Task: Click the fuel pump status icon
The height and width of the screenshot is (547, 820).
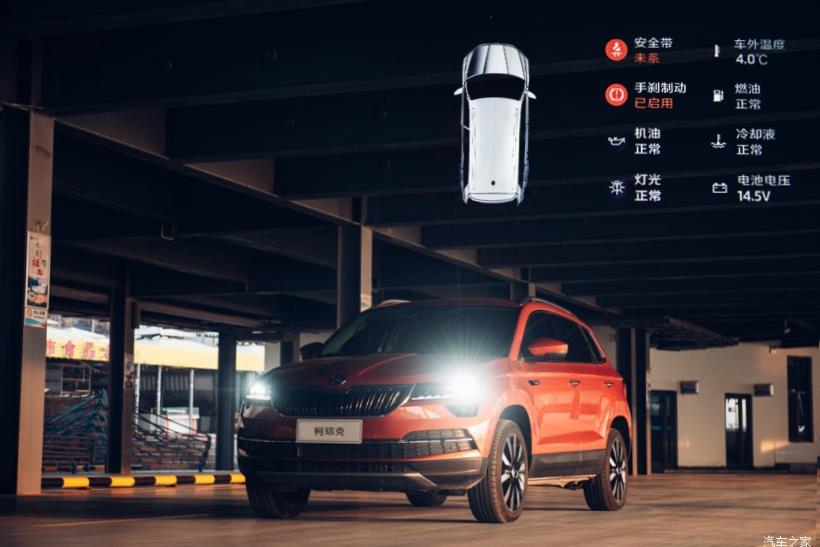Action: (718, 95)
